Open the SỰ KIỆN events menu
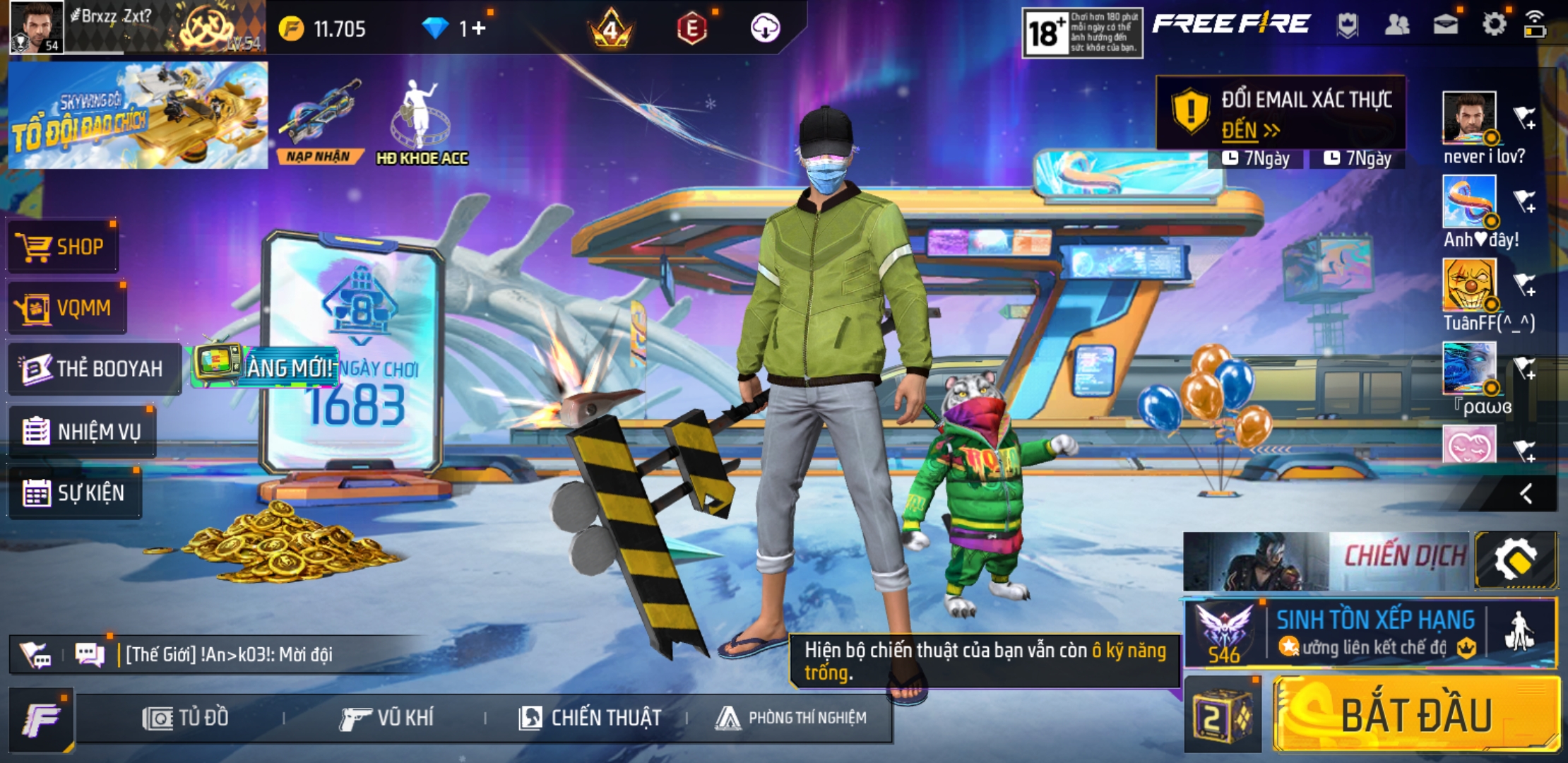 [x=75, y=492]
